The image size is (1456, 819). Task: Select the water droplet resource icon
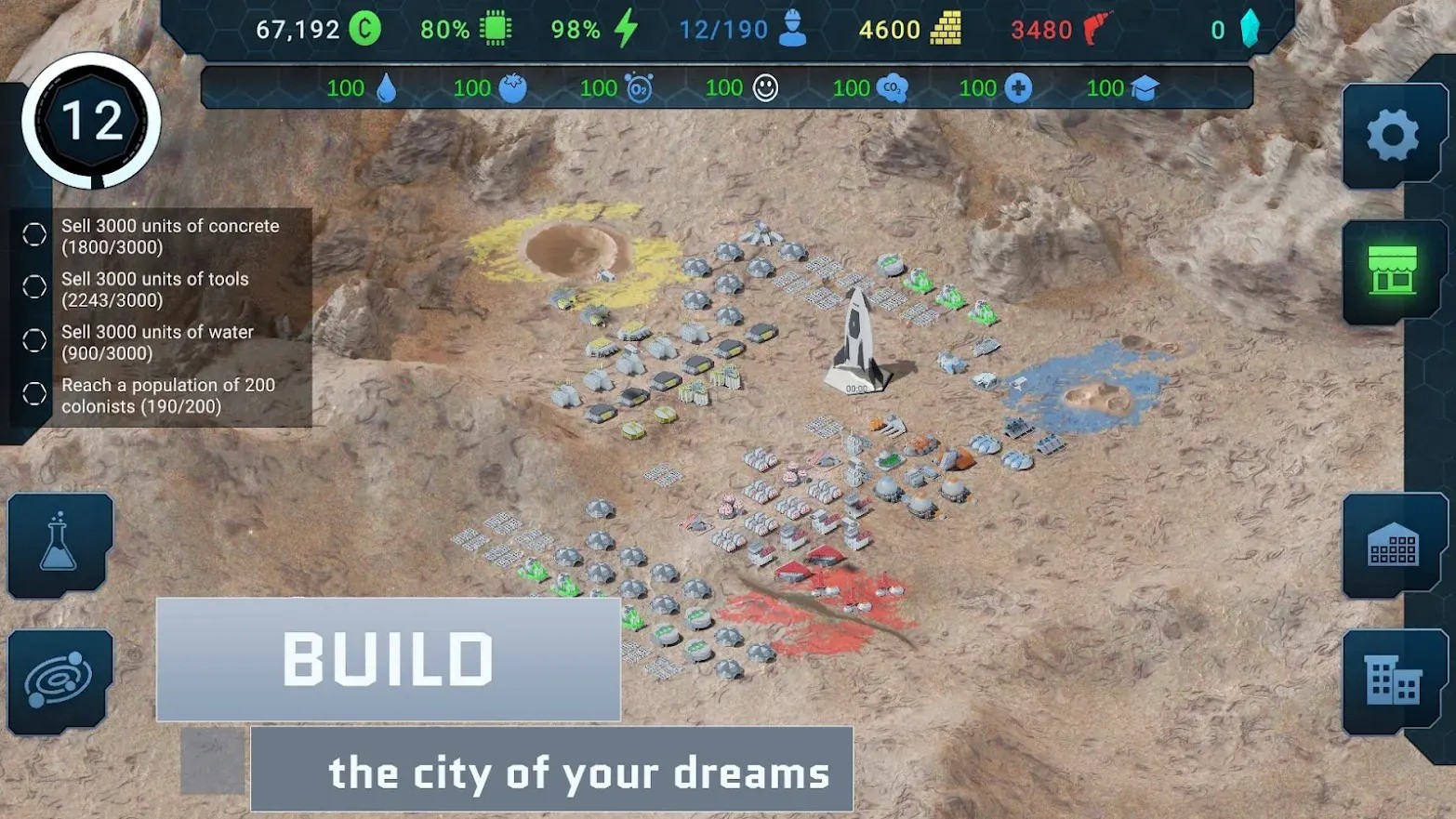tap(388, 86)
